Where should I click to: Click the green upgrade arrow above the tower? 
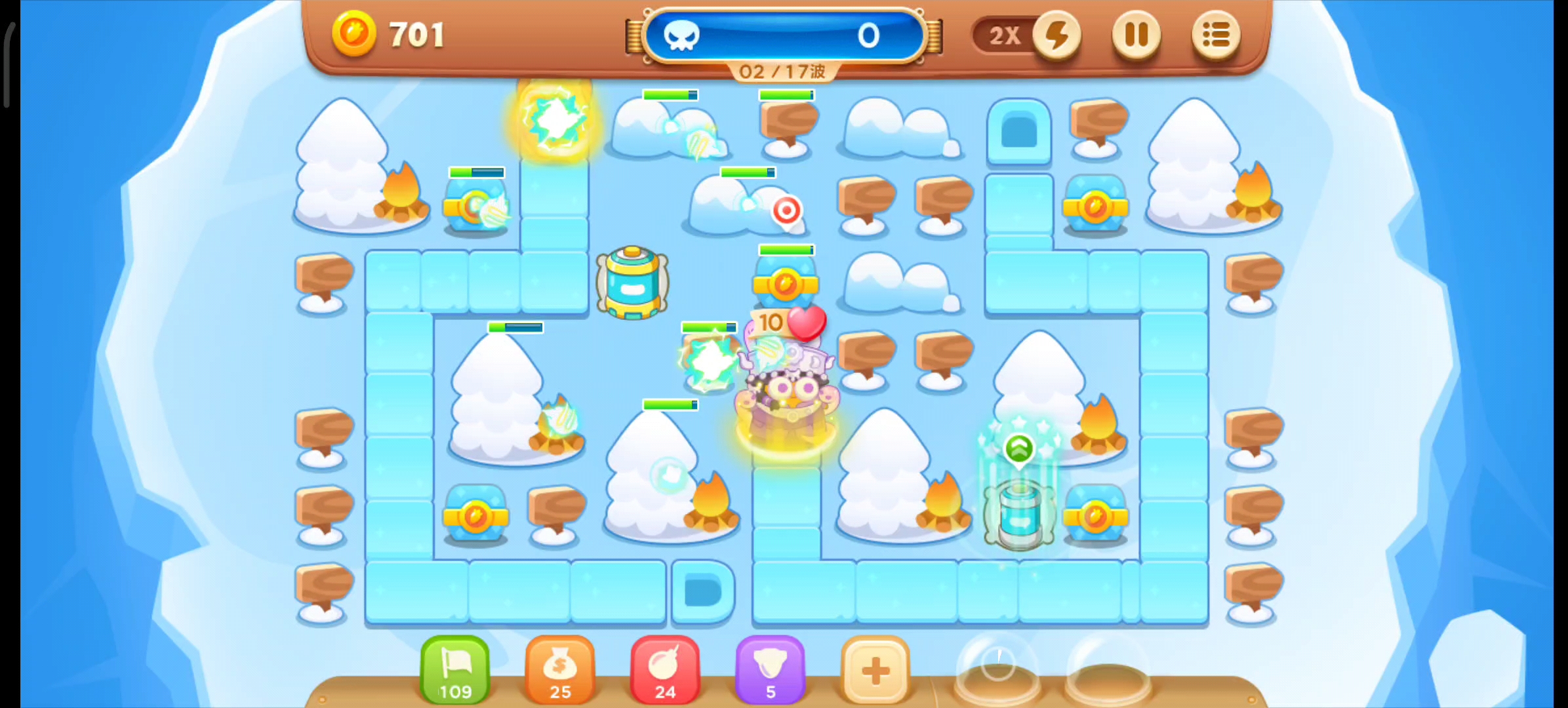(x=1019, y=449)
